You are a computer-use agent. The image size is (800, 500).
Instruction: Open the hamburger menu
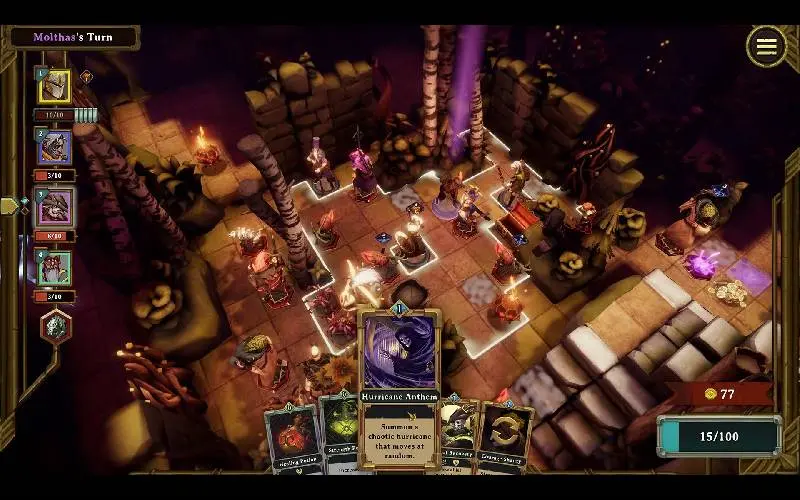(x=766, y=46)
